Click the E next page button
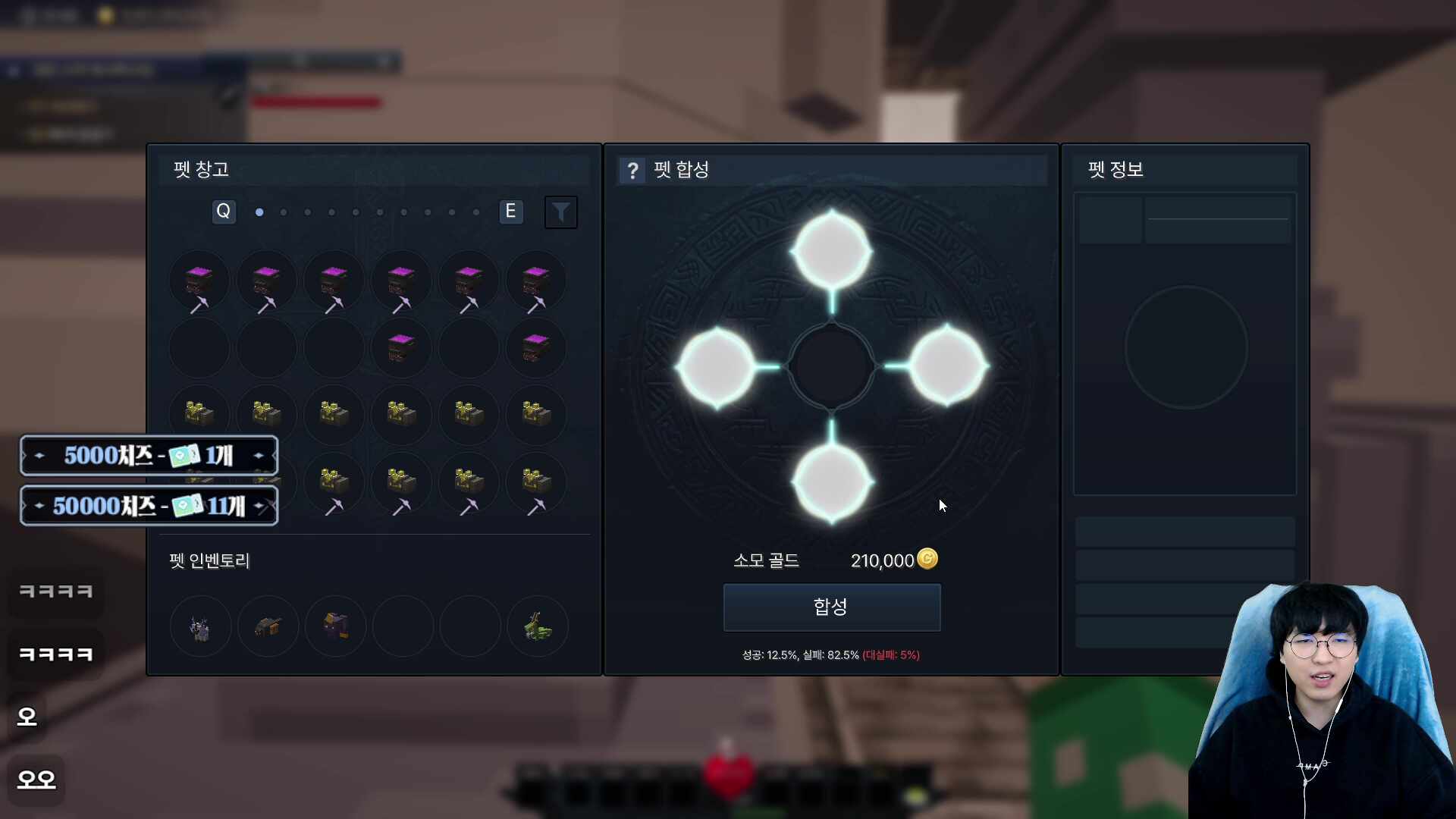1456x819 pixels. (x=511, y=212)
